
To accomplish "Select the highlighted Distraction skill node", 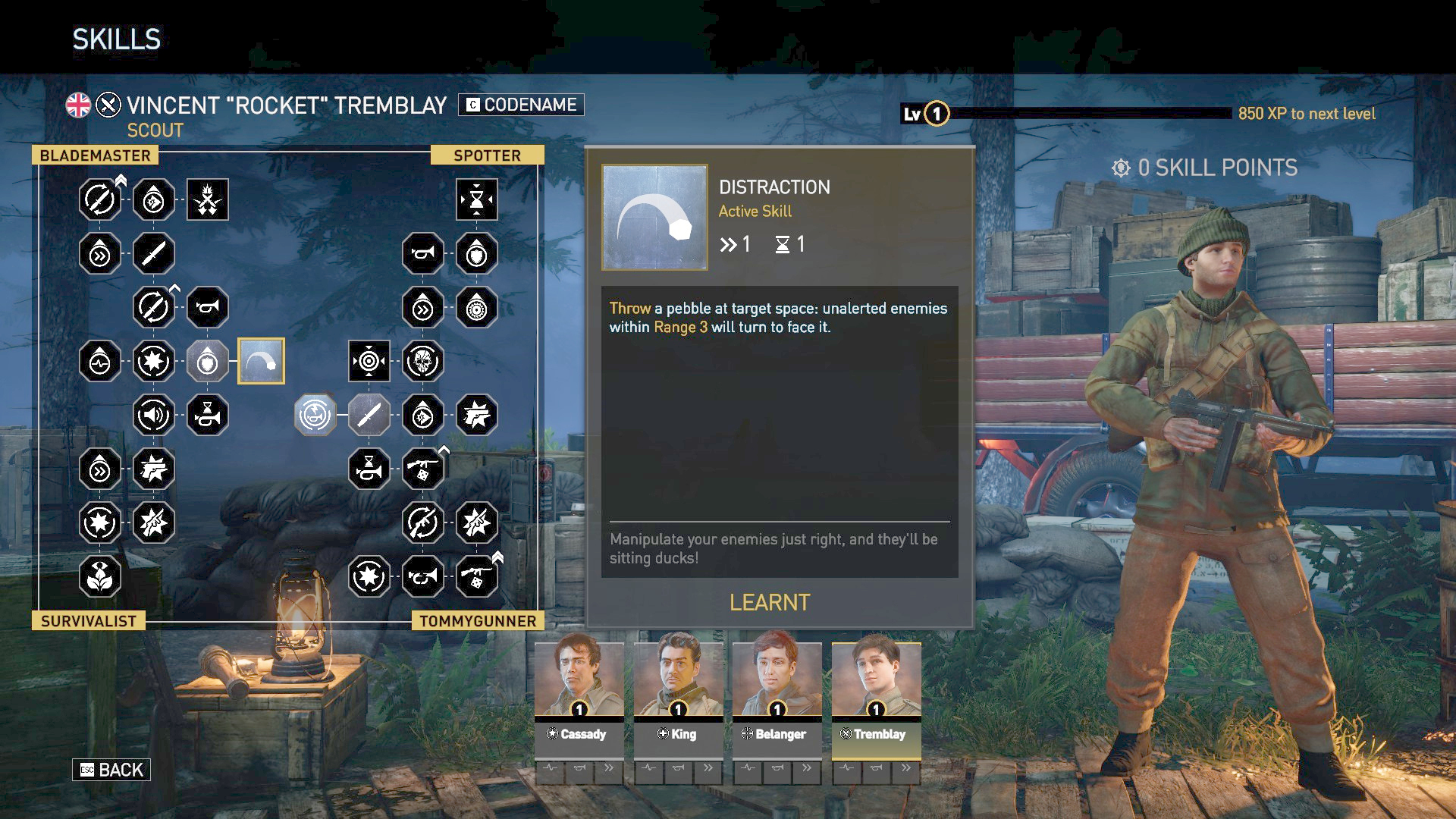I will [262, 361].
